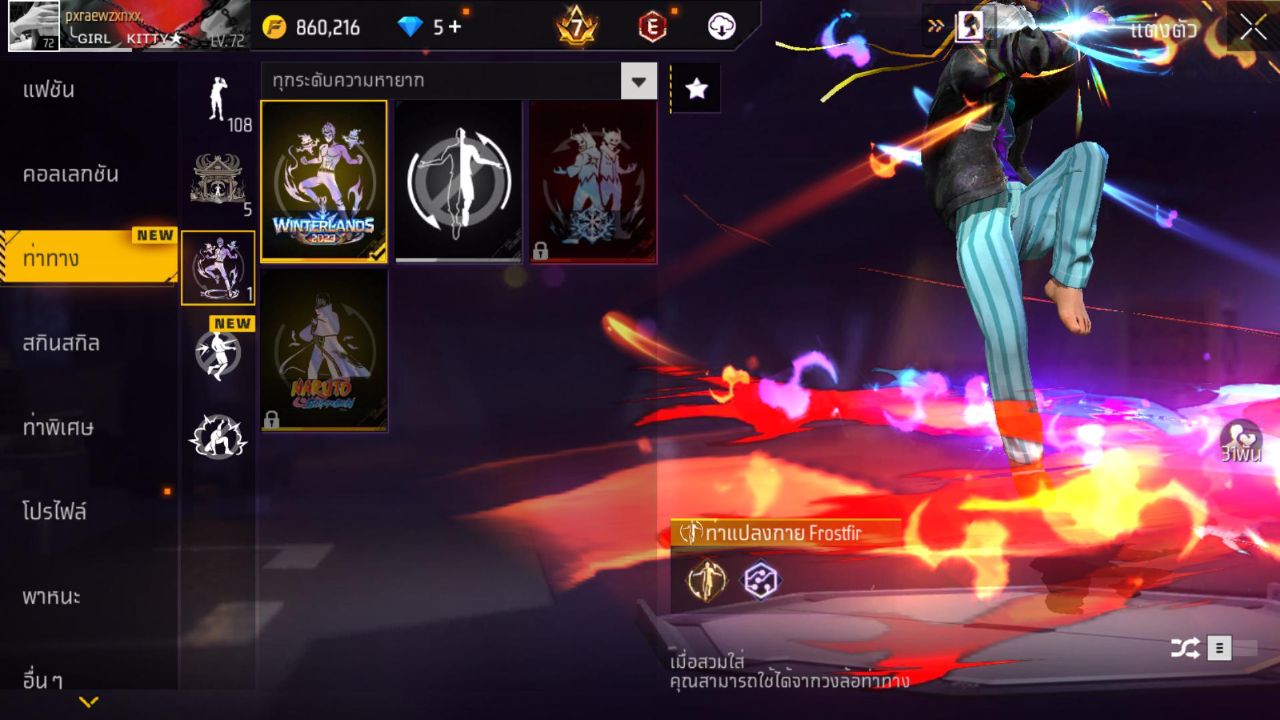Image resolution: width=1280 pixels, height=720 pixels.
Task: Select the Winterlands 2023 emote card
Action: point(324,181)
